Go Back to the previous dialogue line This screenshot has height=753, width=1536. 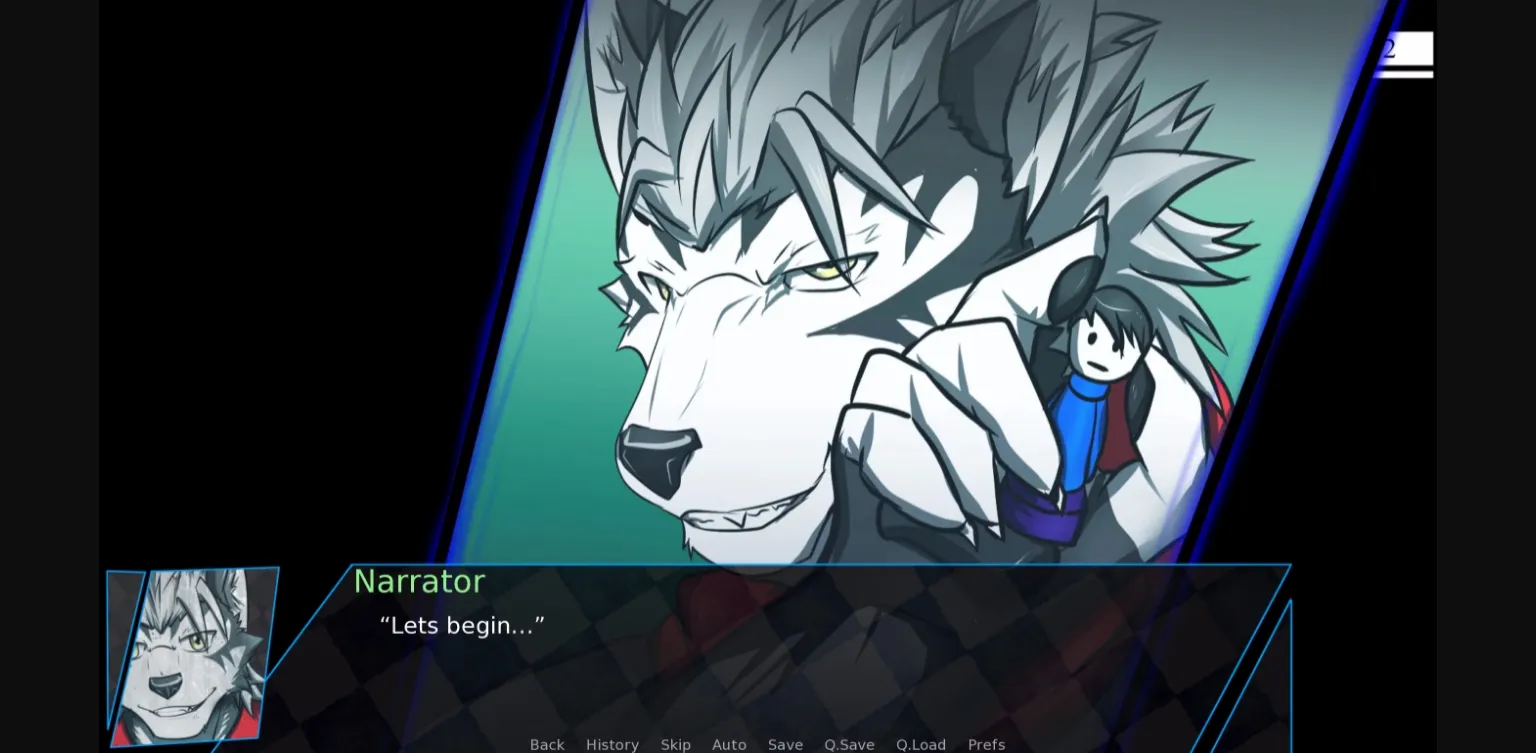[547, 744]
